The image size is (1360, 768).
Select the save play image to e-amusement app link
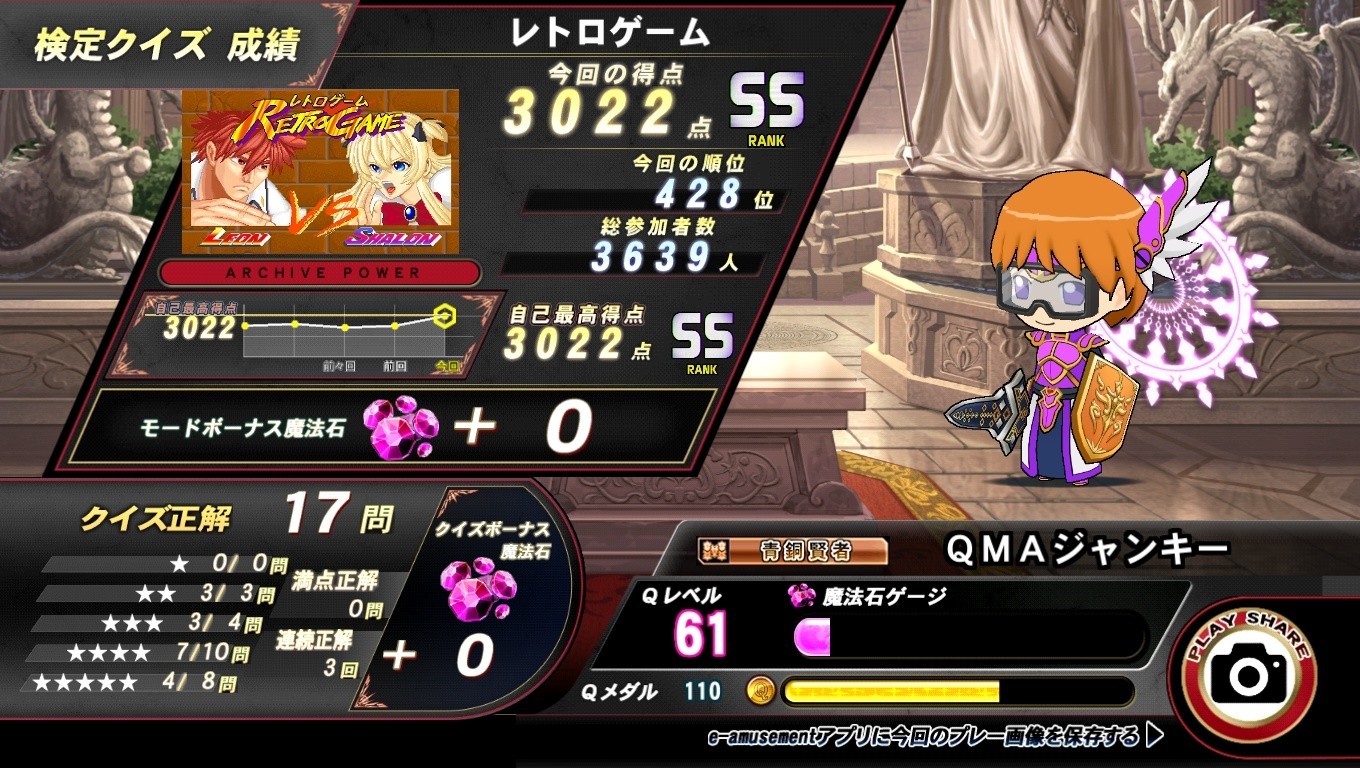point(934,737)
